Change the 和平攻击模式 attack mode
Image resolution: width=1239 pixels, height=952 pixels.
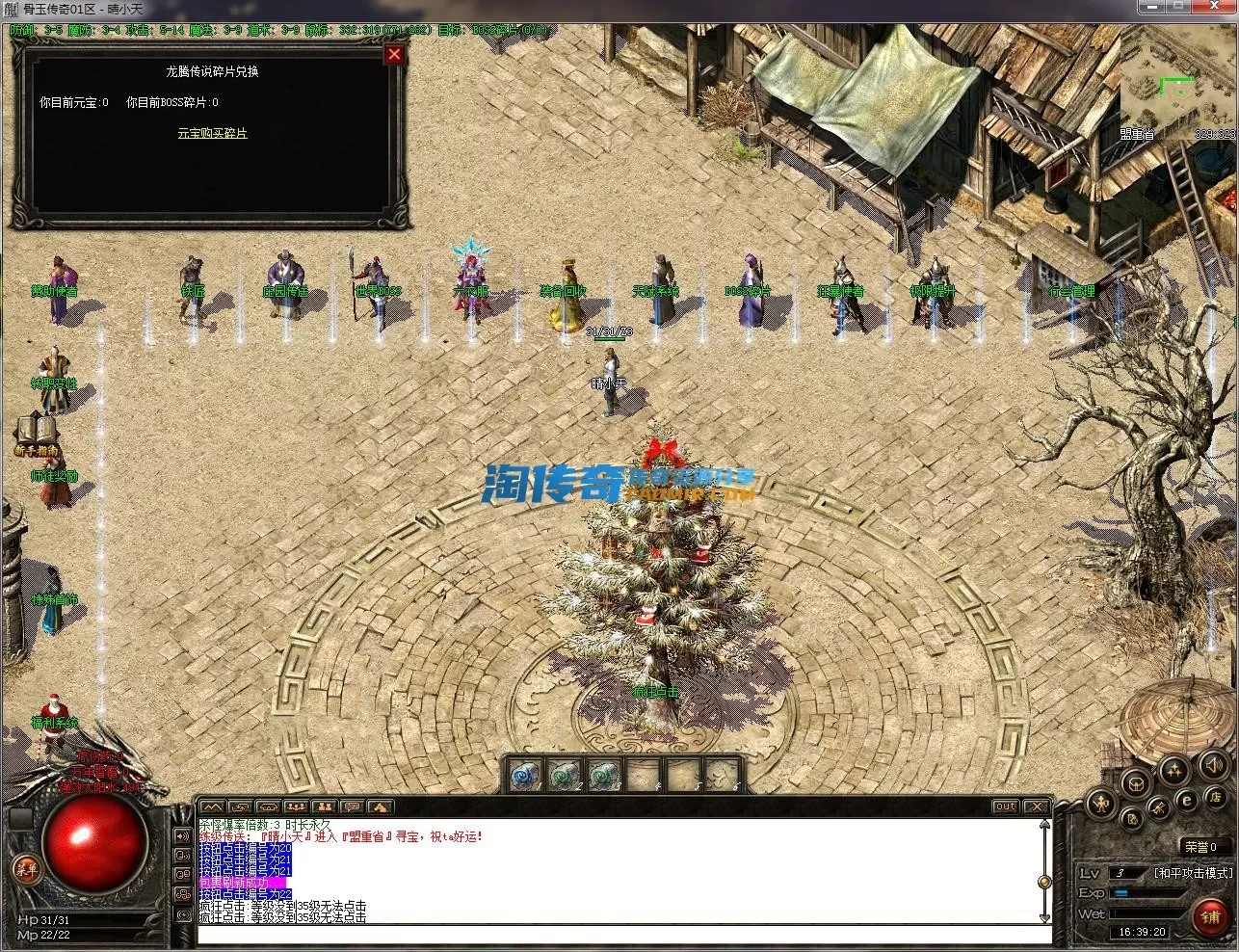tap(1193, 873)
